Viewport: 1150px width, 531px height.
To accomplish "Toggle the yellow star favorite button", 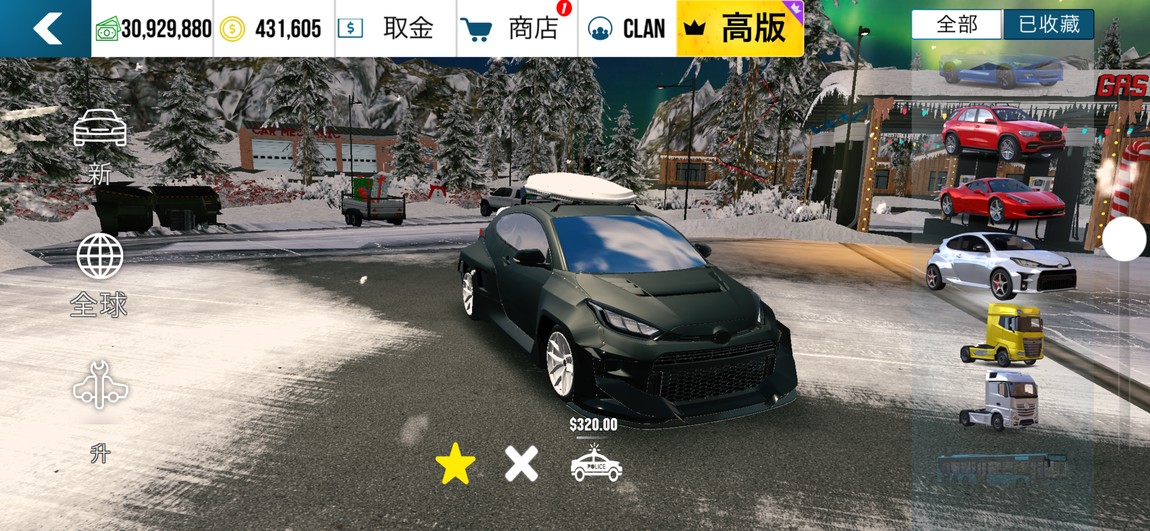I will point(456,464).
